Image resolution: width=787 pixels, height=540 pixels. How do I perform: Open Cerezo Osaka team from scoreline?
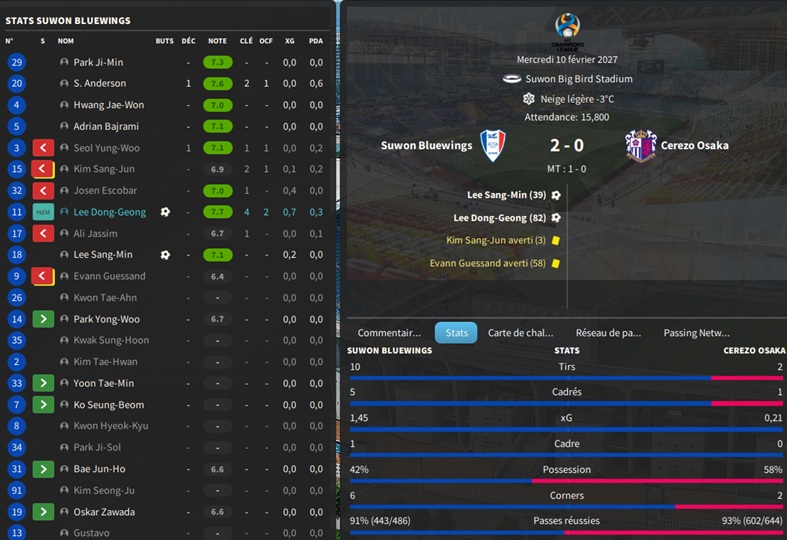(695, 146)
